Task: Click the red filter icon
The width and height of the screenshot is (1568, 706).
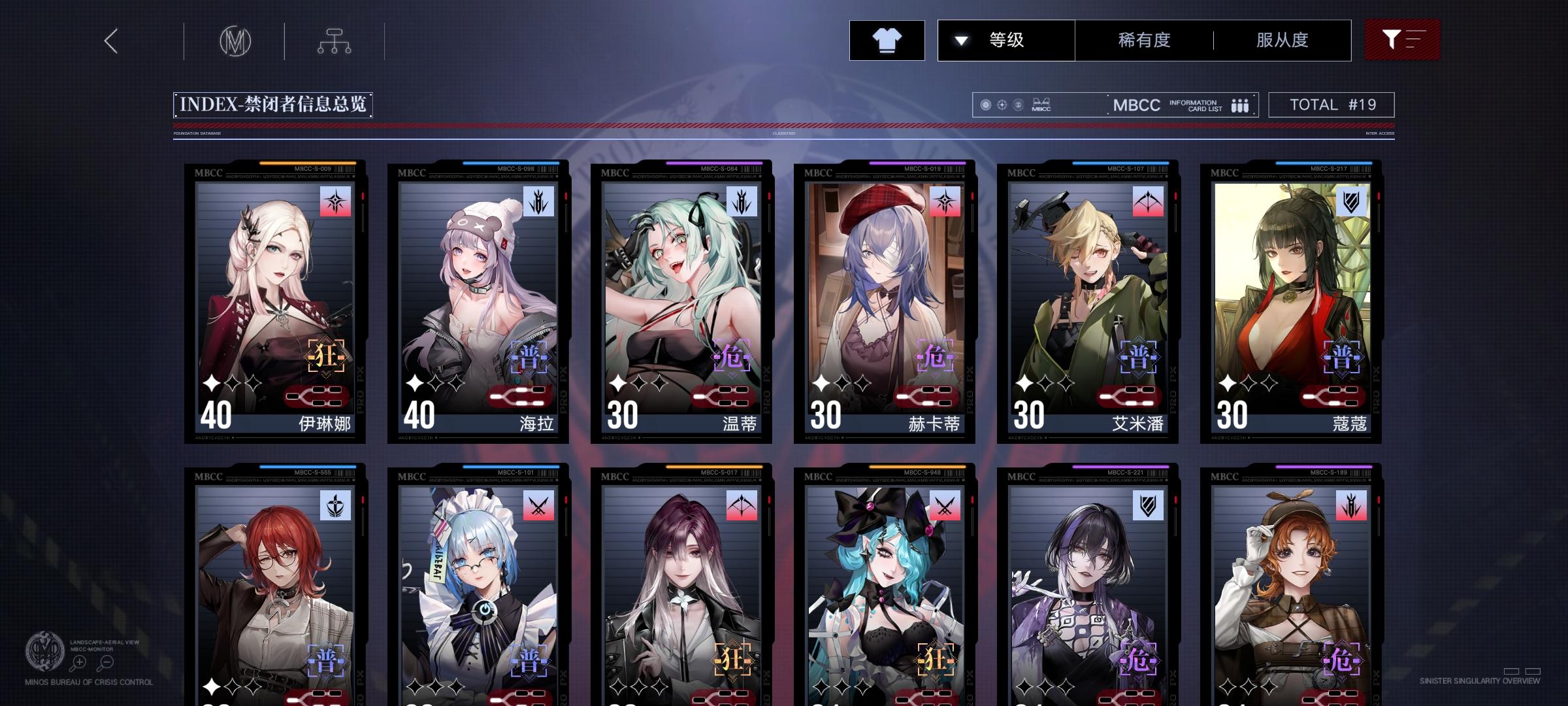Action: [x=1401, y=39]
